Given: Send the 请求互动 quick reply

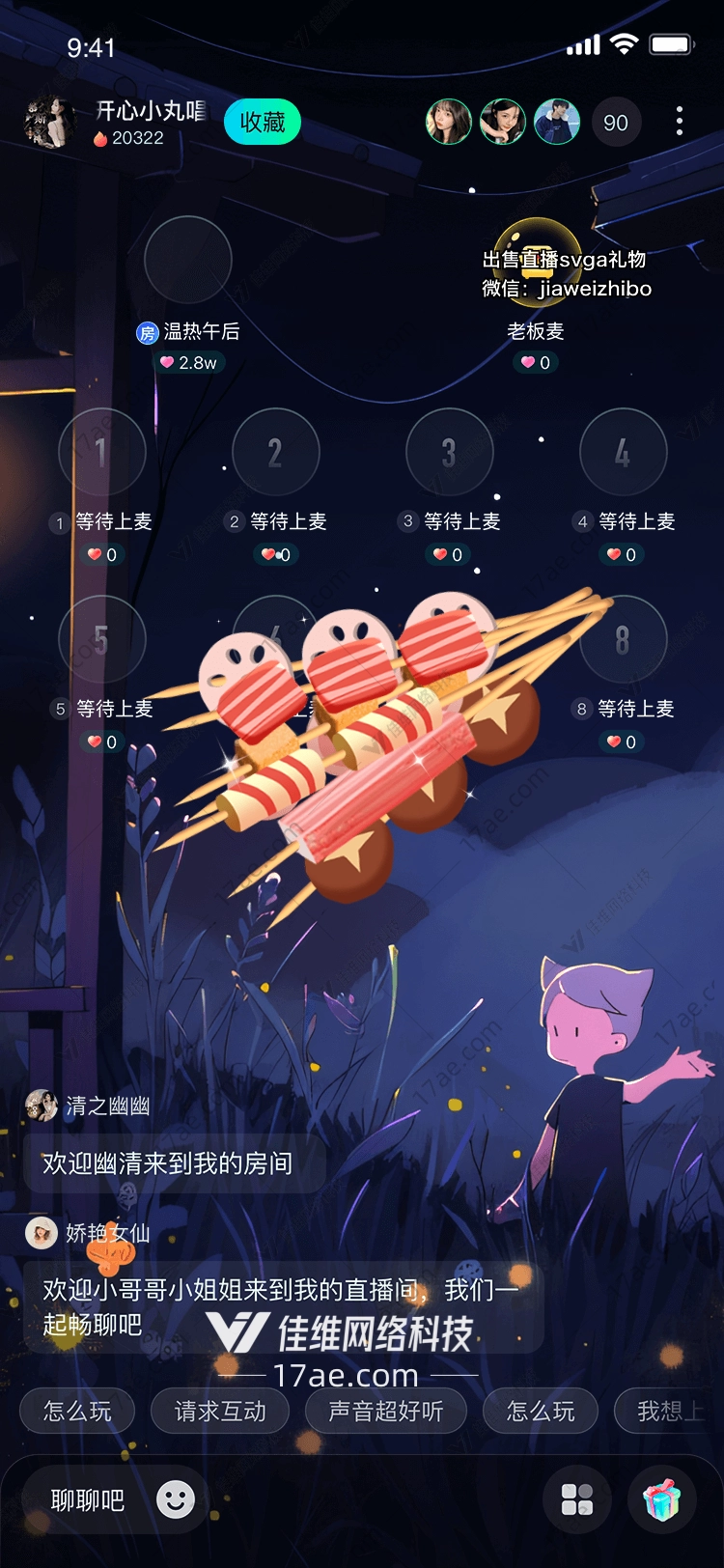Looking at the screenshot, I should click(220, 1412).
